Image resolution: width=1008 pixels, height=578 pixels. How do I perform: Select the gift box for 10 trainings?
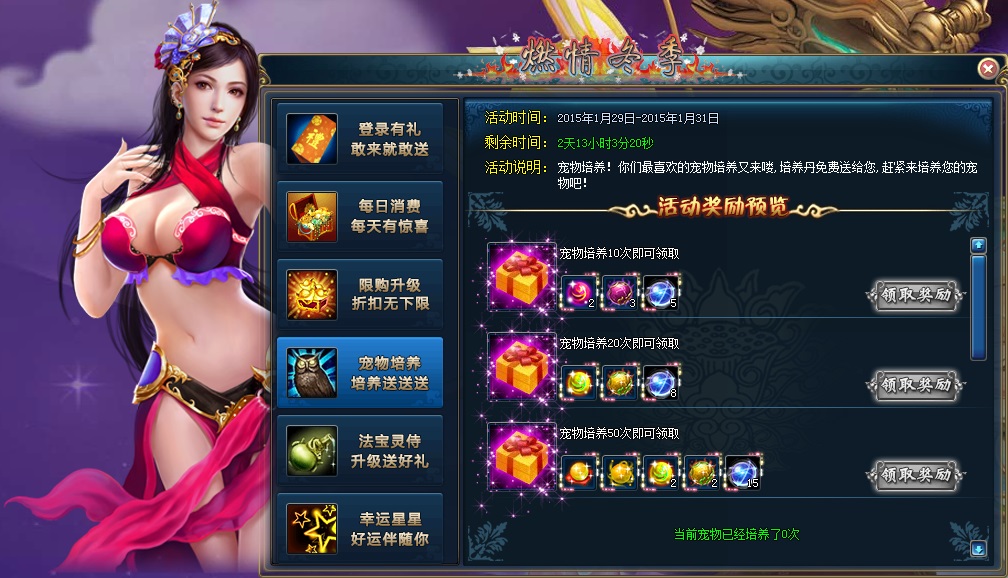pyautogui.click(x=521, y=277)
